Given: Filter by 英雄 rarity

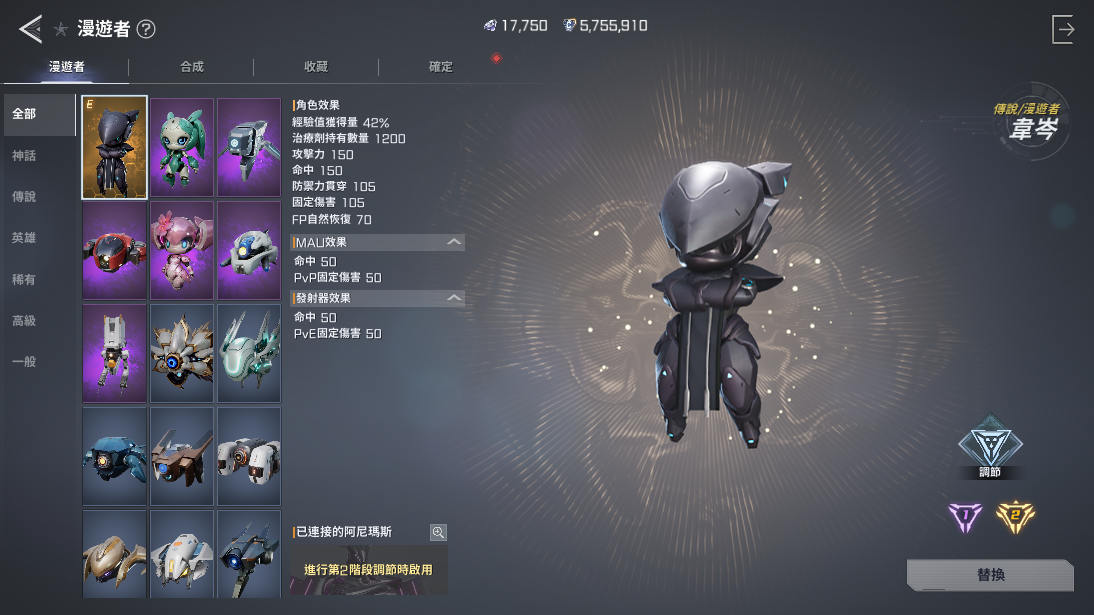Looking at the screenshot, I should 24,238.
